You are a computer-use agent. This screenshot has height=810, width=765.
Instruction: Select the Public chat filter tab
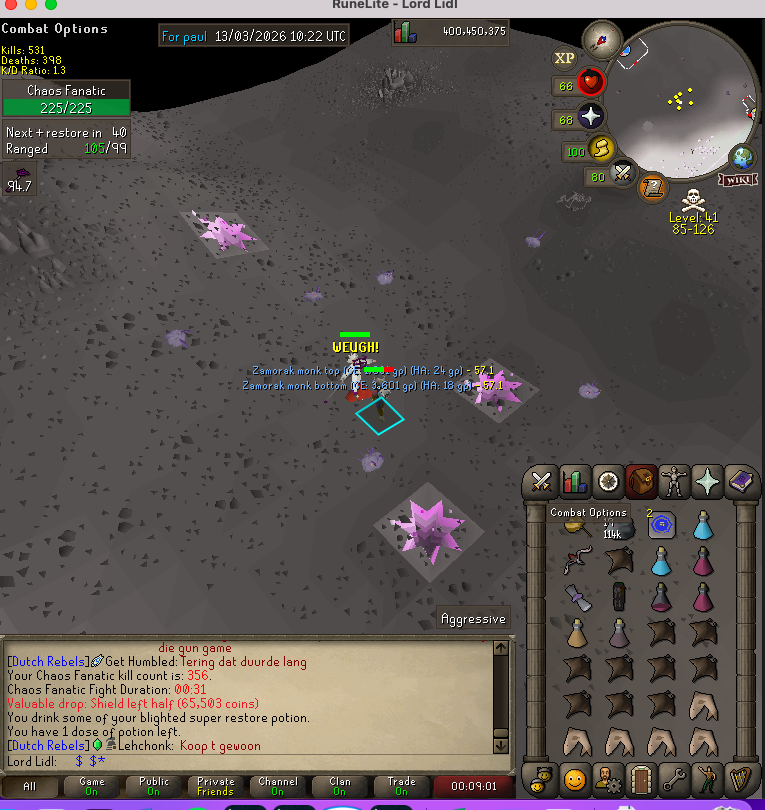[153, 787]
